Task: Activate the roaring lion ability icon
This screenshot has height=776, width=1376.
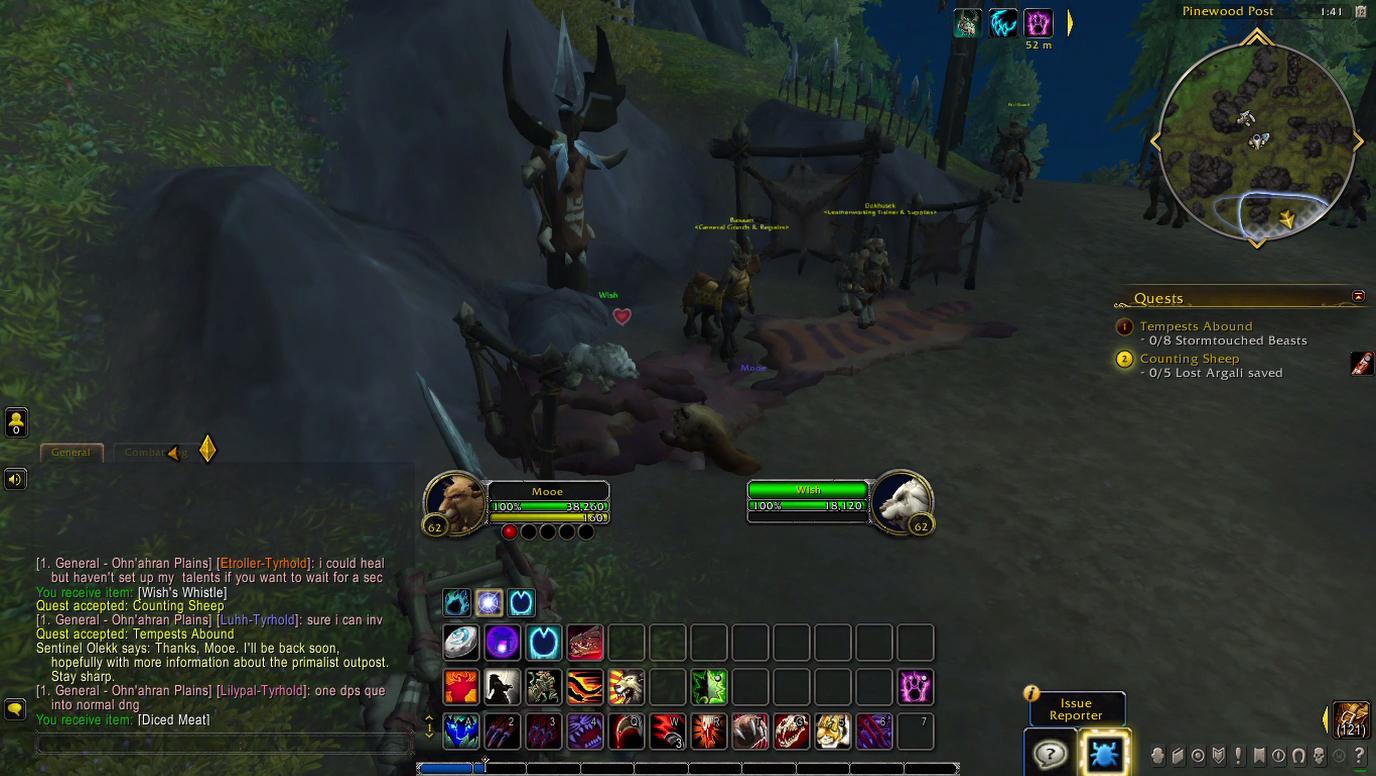Action: tap(626, 687)
